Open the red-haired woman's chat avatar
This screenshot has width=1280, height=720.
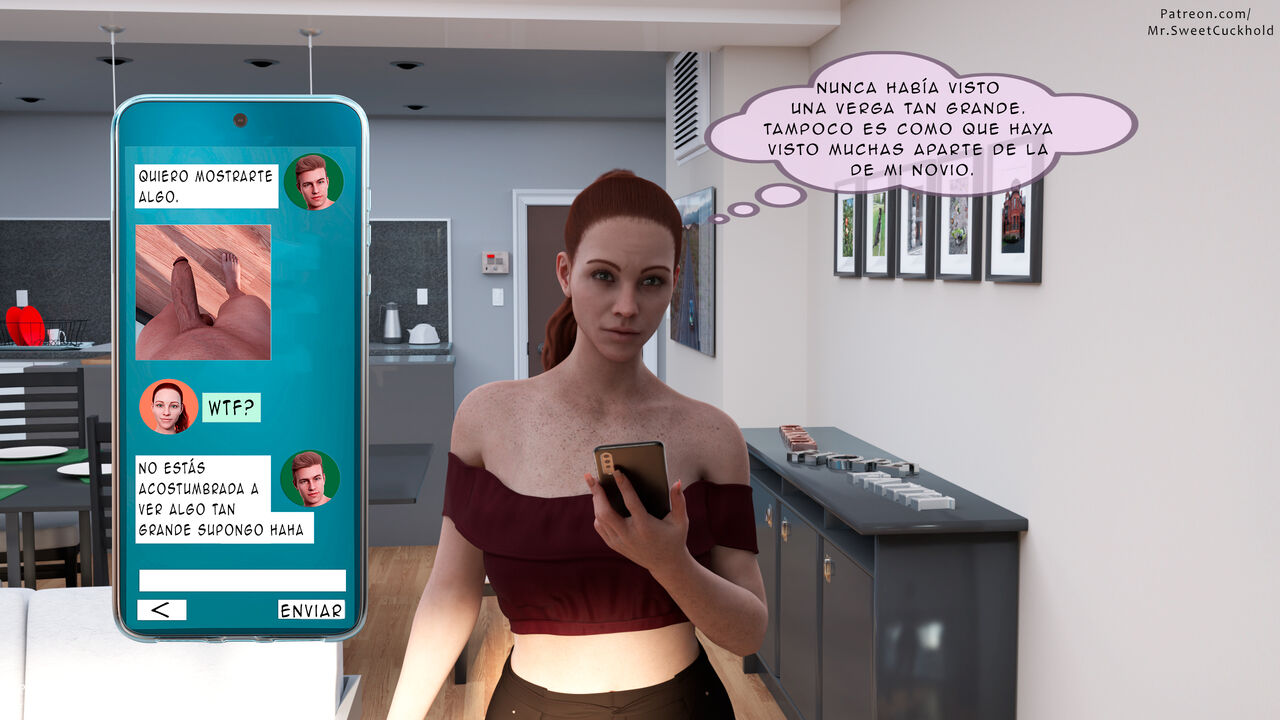(168, 406)
